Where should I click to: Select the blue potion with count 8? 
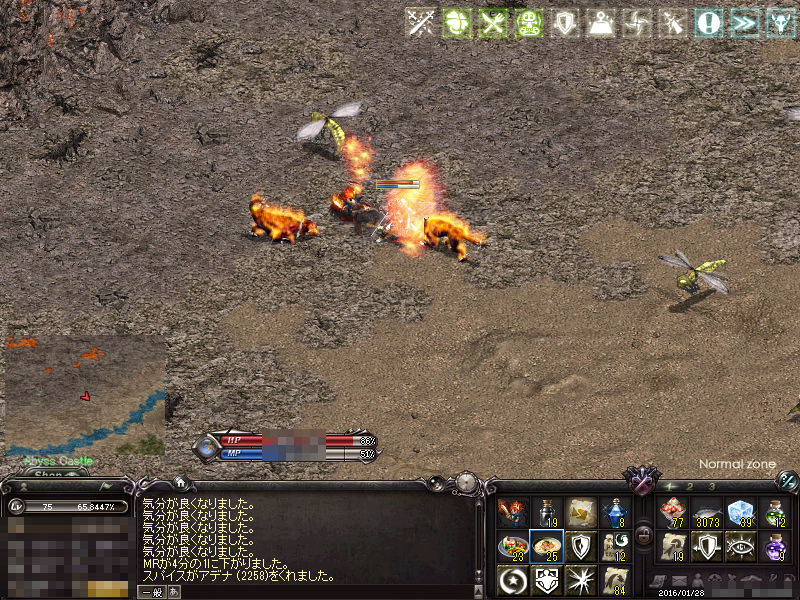point(614,512)
